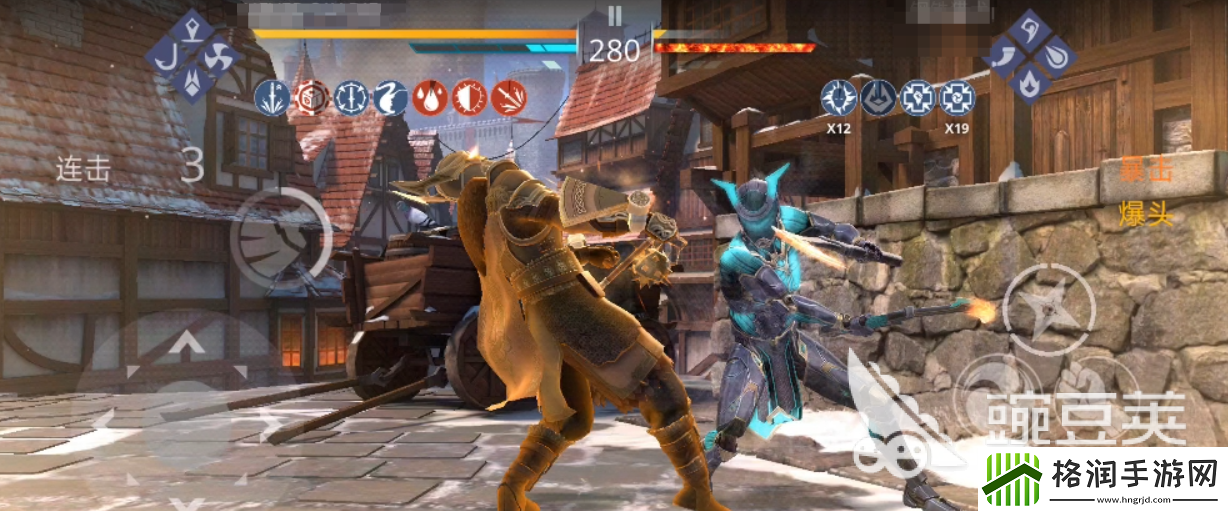Select the enemy's horn diamond icon
Screen dimensions: 1228x511
(1004, 57)
